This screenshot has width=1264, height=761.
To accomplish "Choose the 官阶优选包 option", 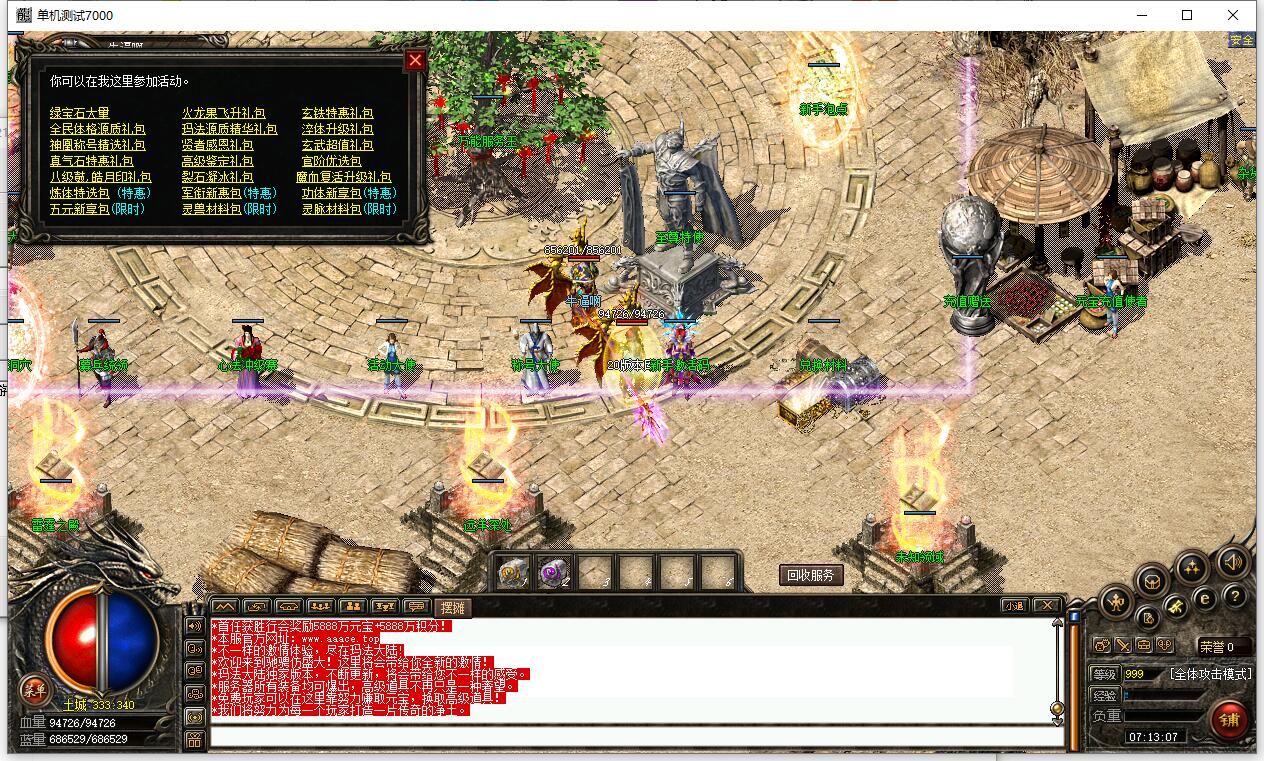I will point(331,161).
